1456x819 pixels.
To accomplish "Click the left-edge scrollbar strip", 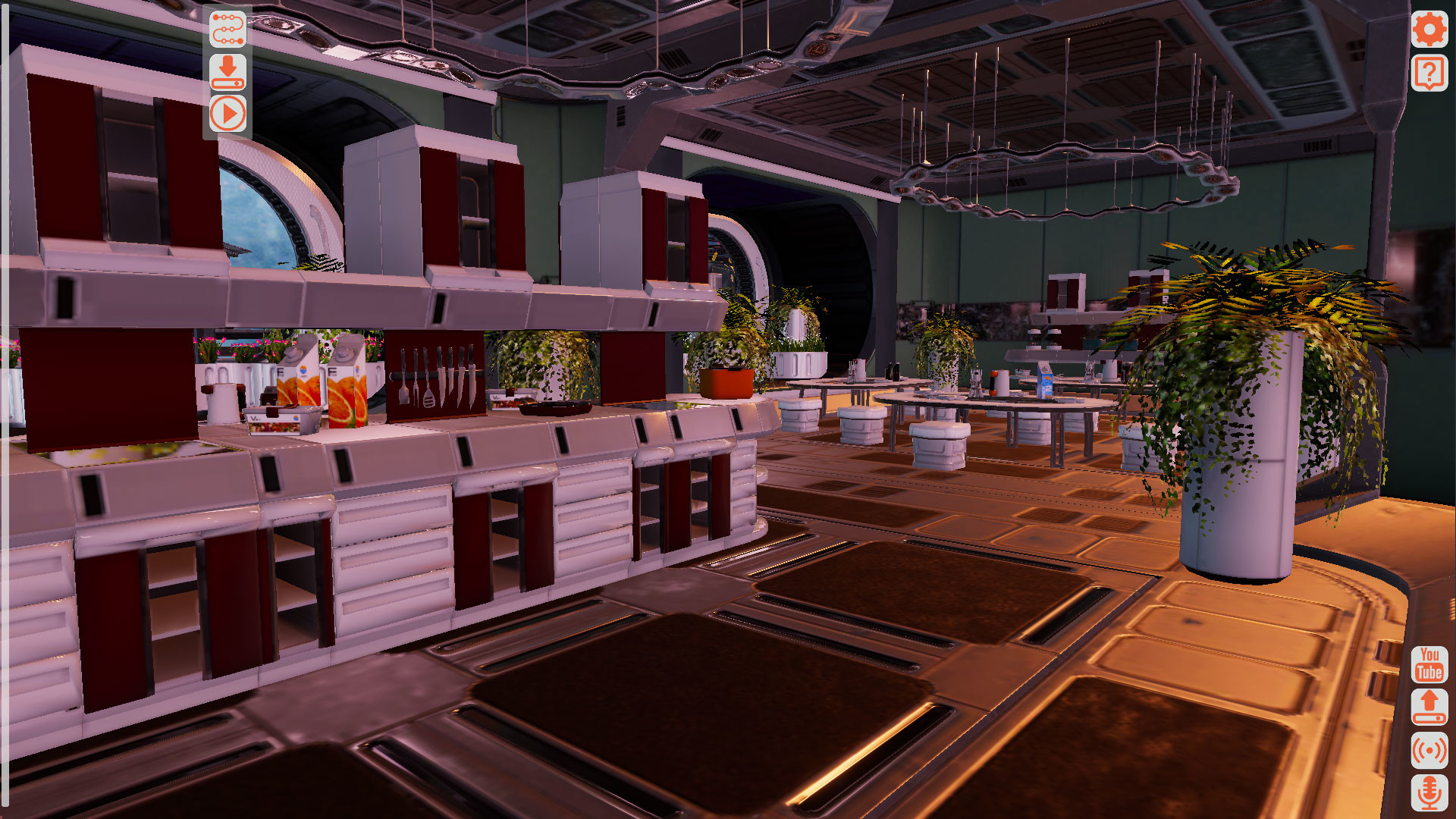I will pyautogui.click(x=5, y=409).
